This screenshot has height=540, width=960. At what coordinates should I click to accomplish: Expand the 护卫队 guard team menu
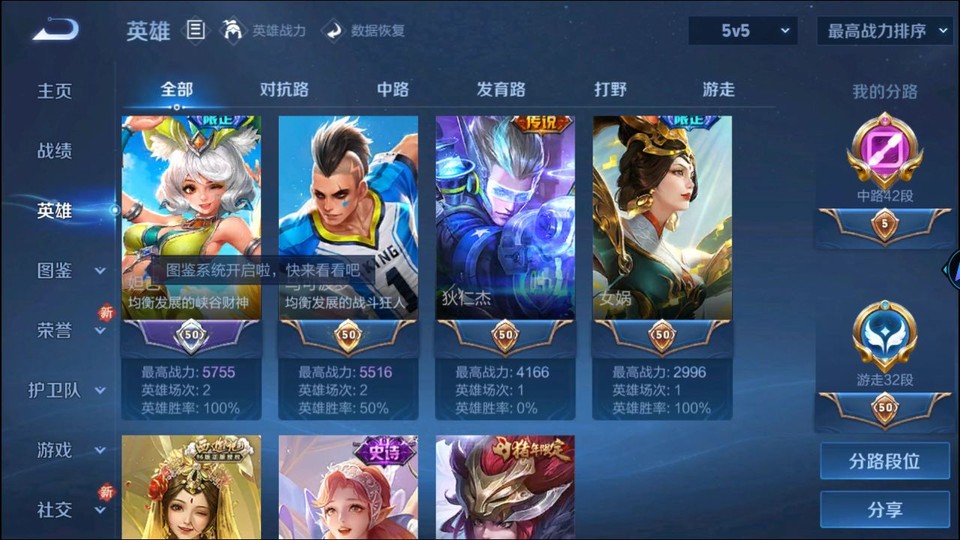(67, 390)
